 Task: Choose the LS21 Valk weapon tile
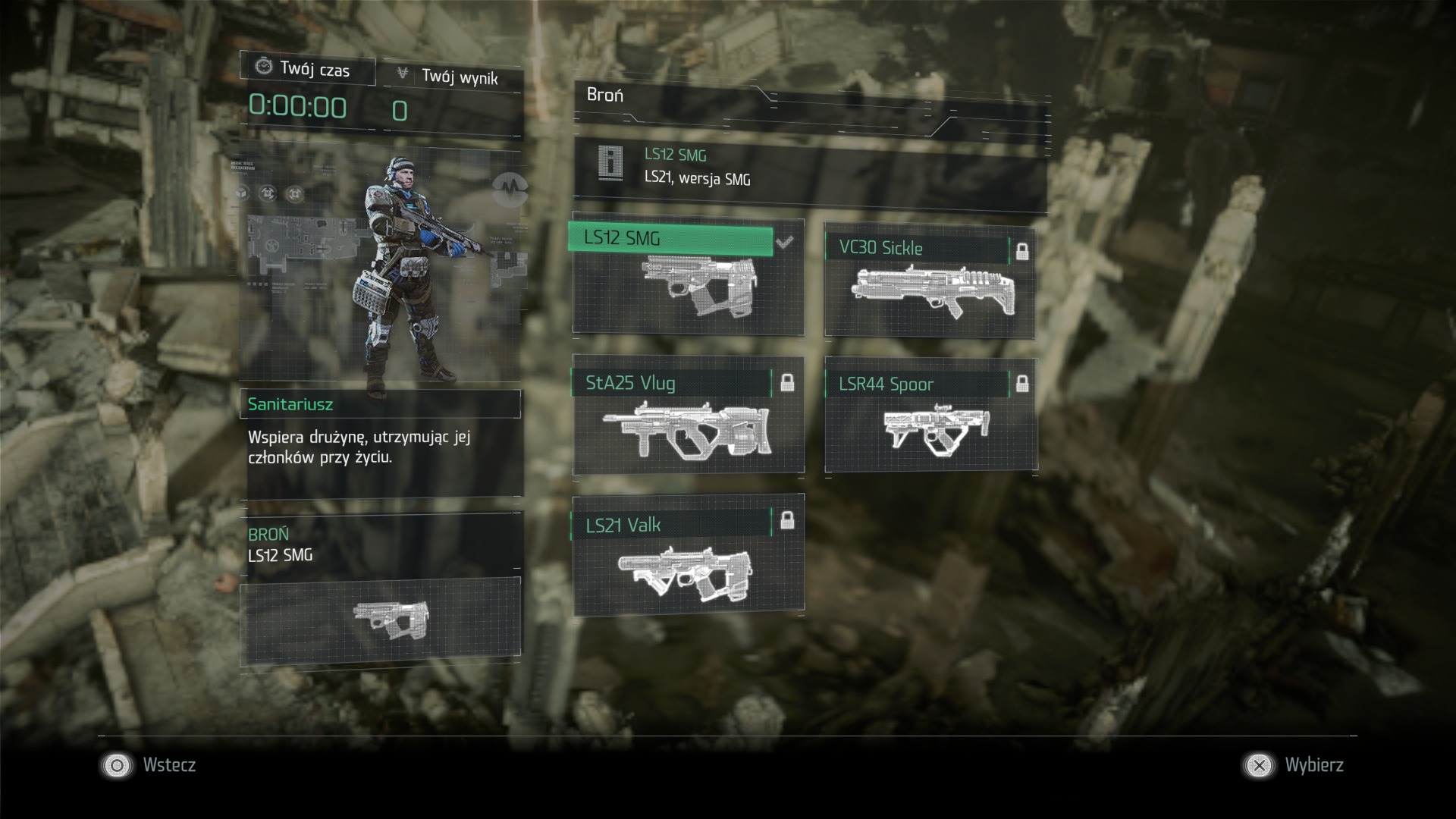pos(687,557)
